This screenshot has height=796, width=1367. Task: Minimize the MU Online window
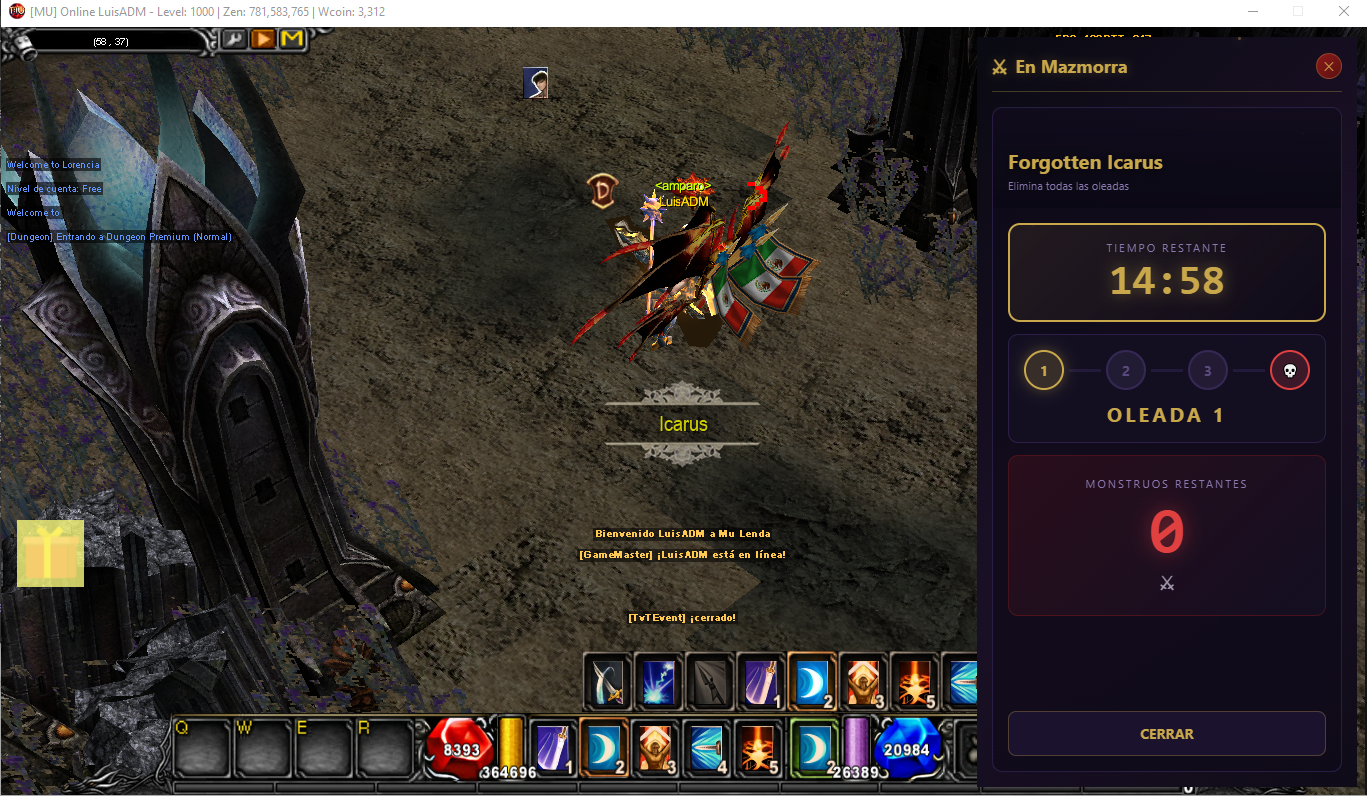1252,12
